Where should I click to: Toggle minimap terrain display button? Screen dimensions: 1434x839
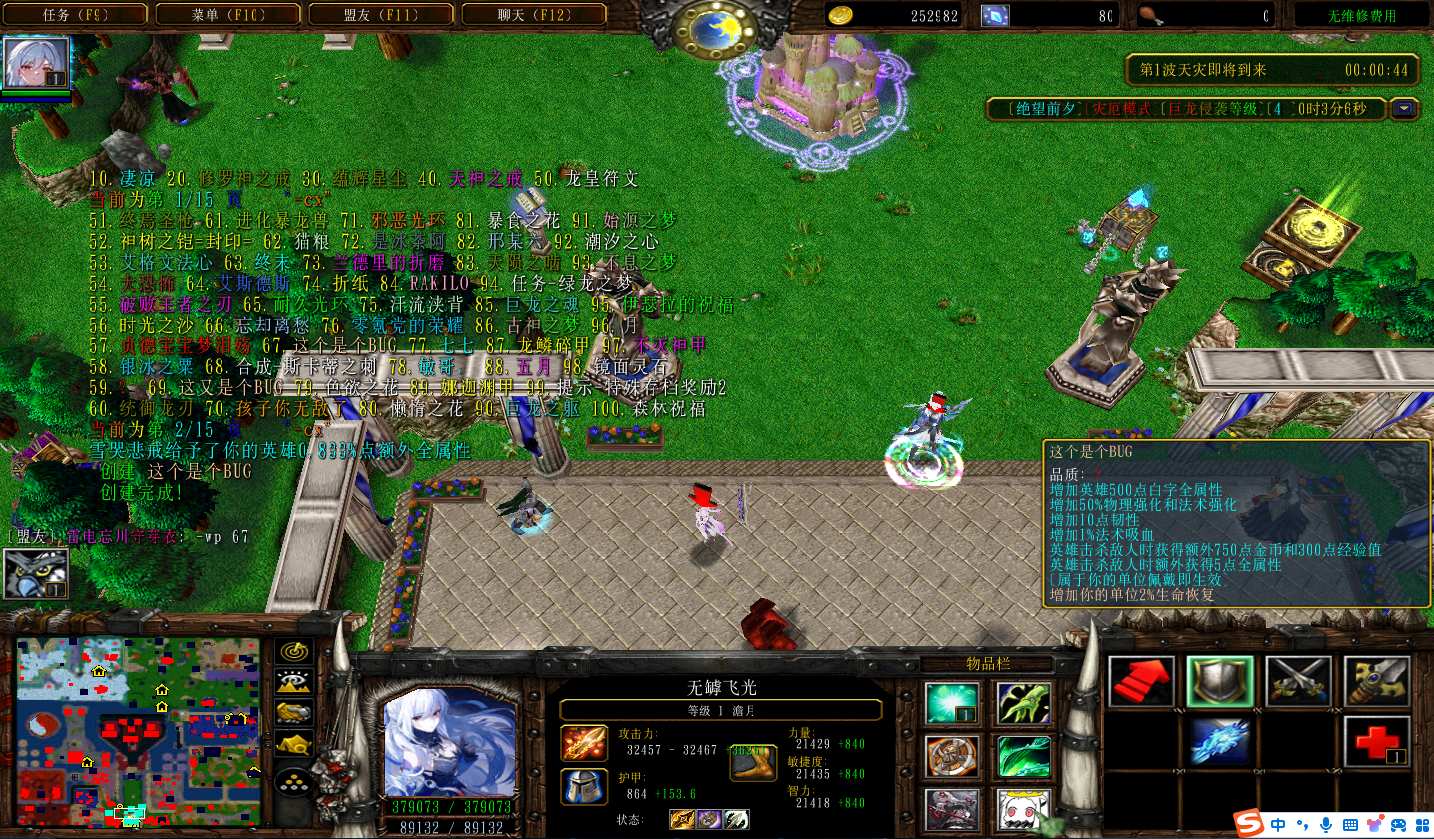[x=295, y=682]
